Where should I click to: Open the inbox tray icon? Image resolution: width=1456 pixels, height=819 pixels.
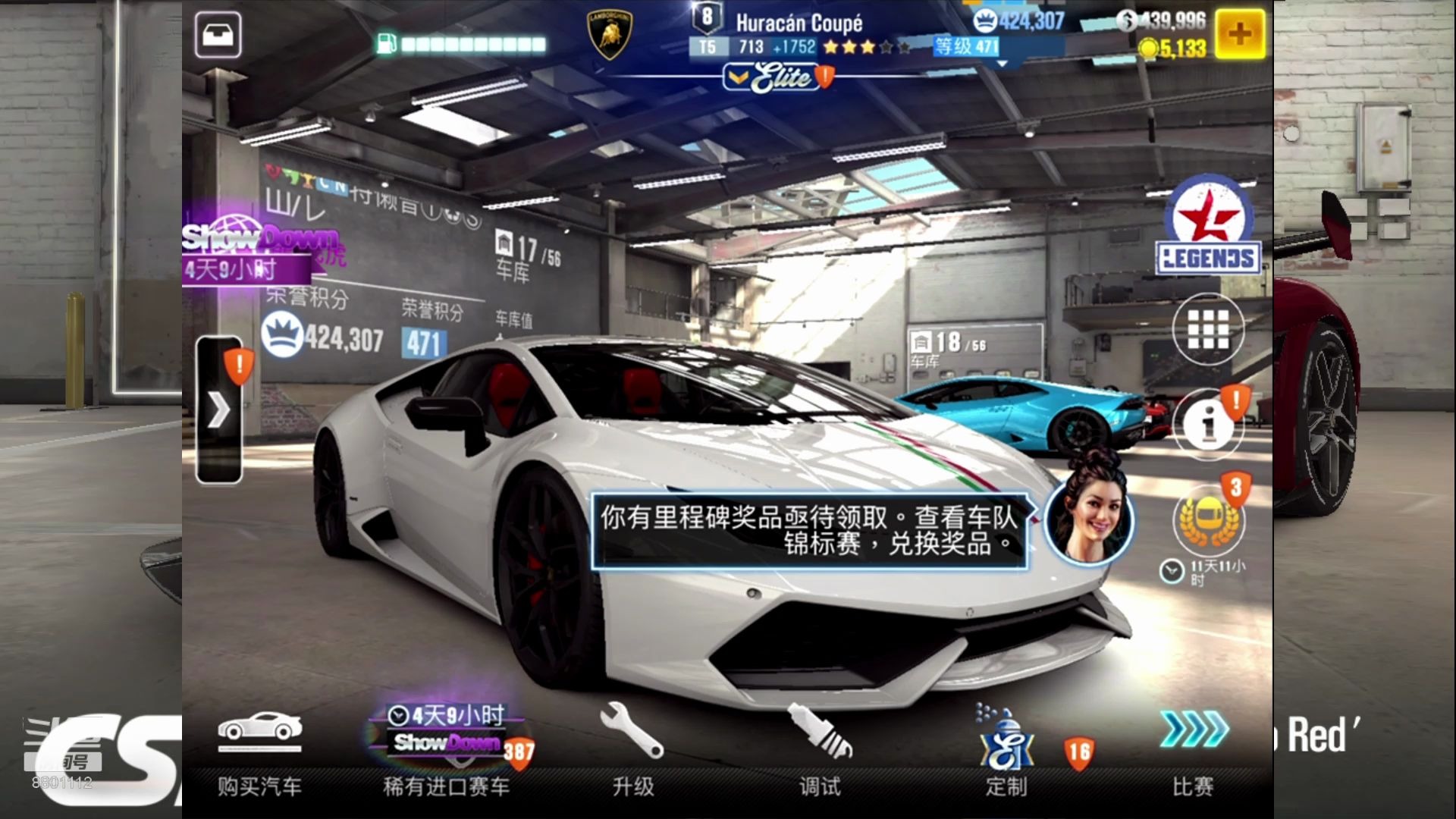[x=218, y=35]
